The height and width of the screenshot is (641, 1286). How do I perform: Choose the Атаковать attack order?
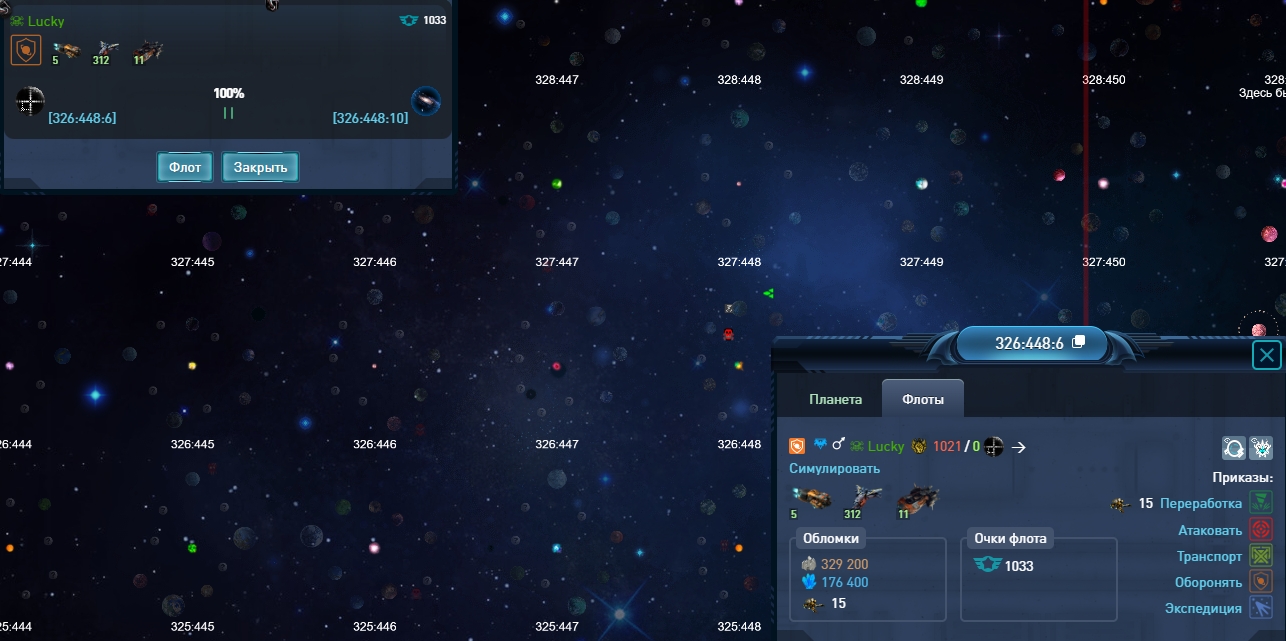pos(1209,530)
